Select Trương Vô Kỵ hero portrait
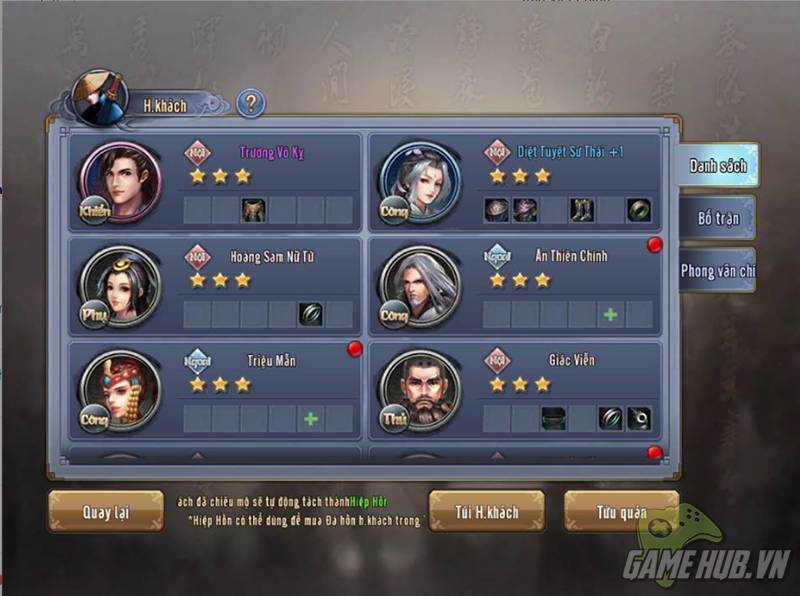The width and height of the screenshot is (800, 596). (120, 182)
